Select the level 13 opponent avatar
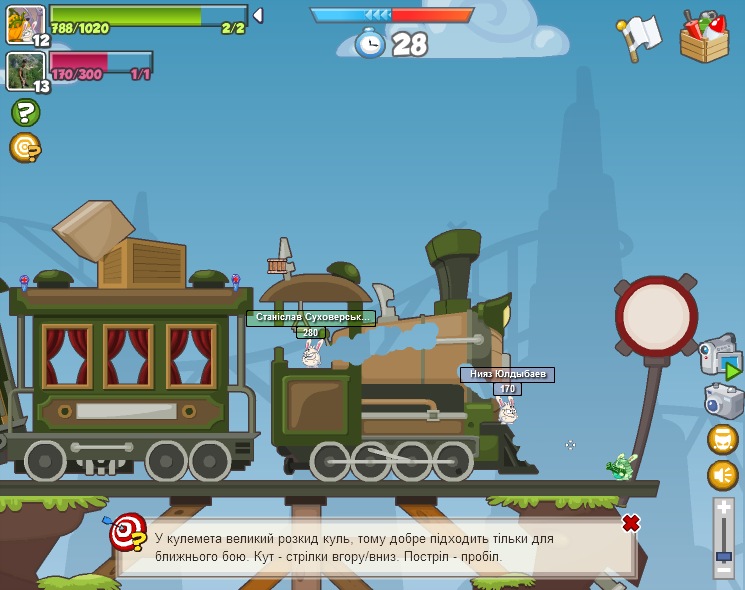745x590 pixels. [x=24, y=71]
